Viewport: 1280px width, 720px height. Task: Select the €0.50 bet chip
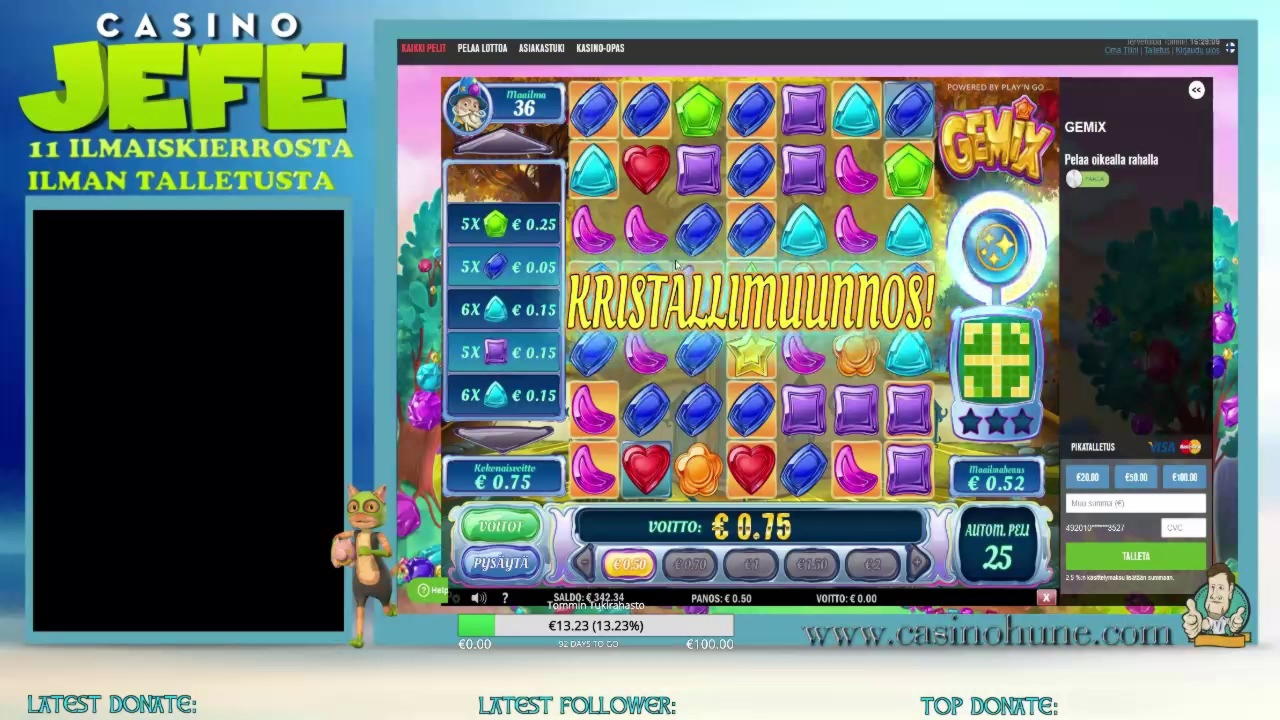pos(629,564)
